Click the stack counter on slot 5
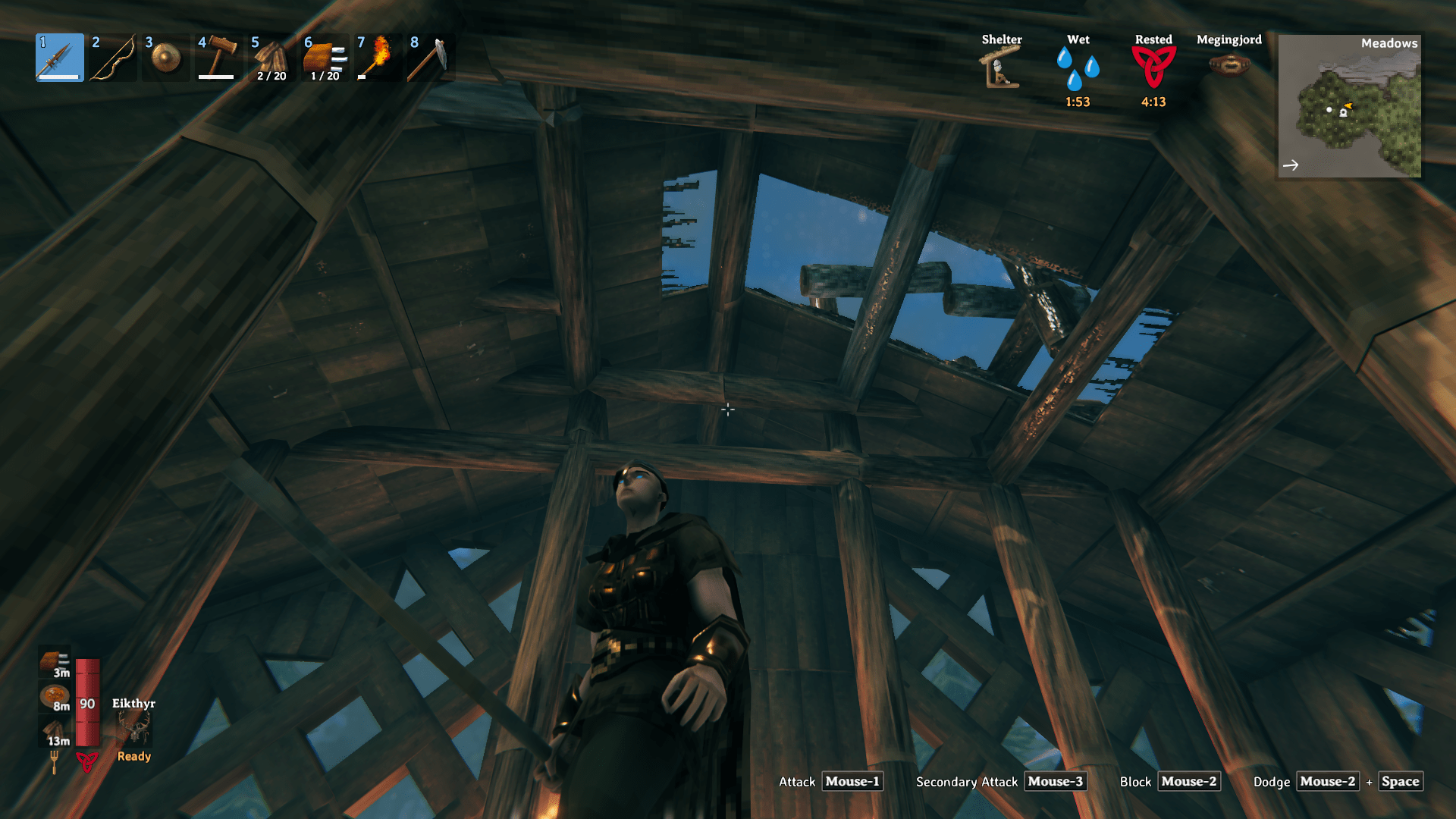1456x819 pixels. click(x=271, y=75)
